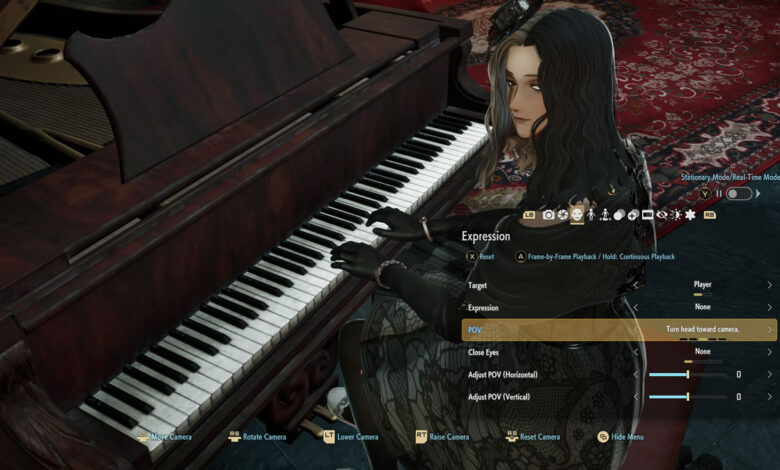Increase Adjust POV (Horizontal) with right arrow
The height and width of the screenshot is (470, 780).
pyautogui.click(x=770, y=374)
